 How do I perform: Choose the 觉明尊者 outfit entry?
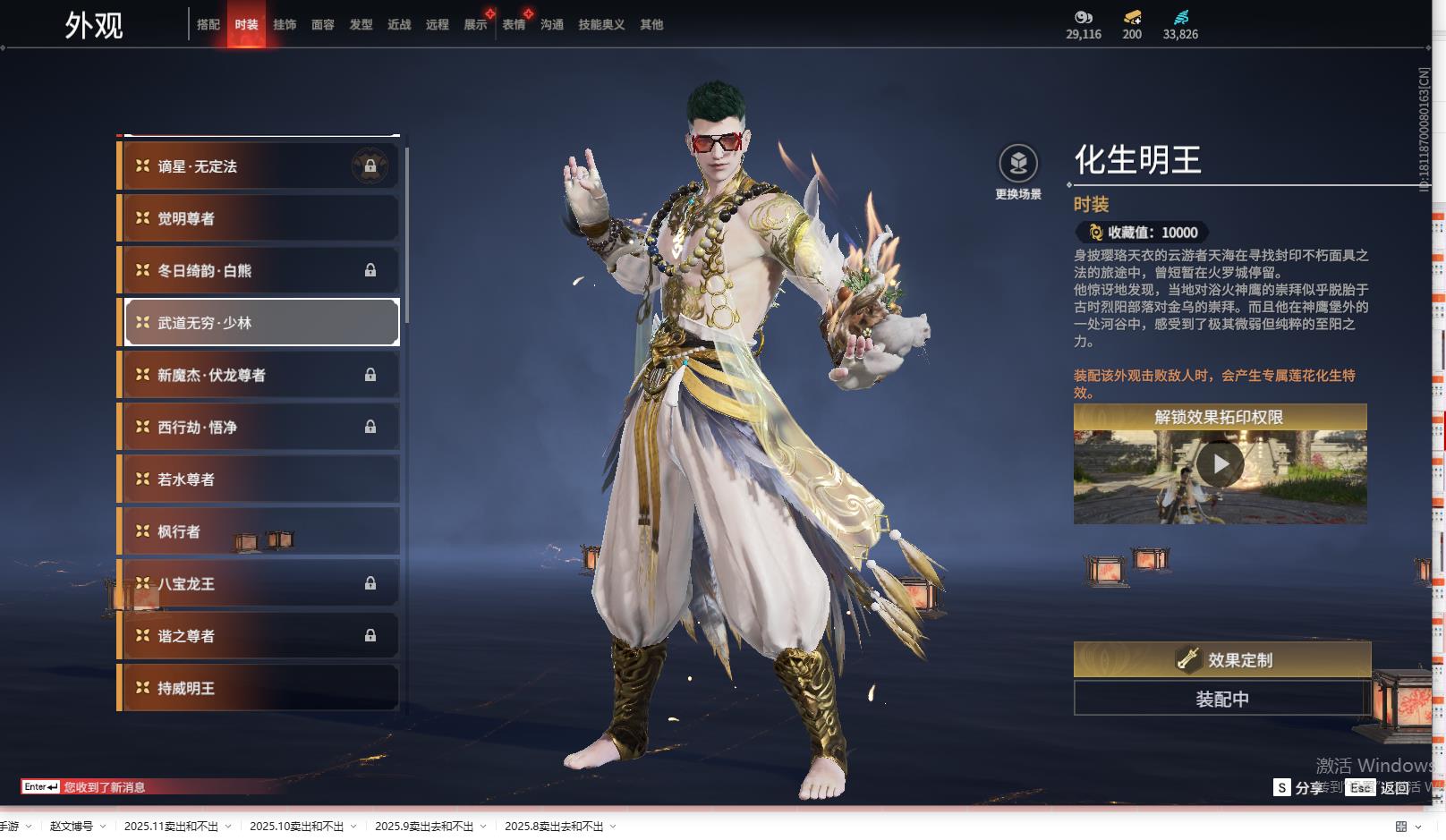259,218
